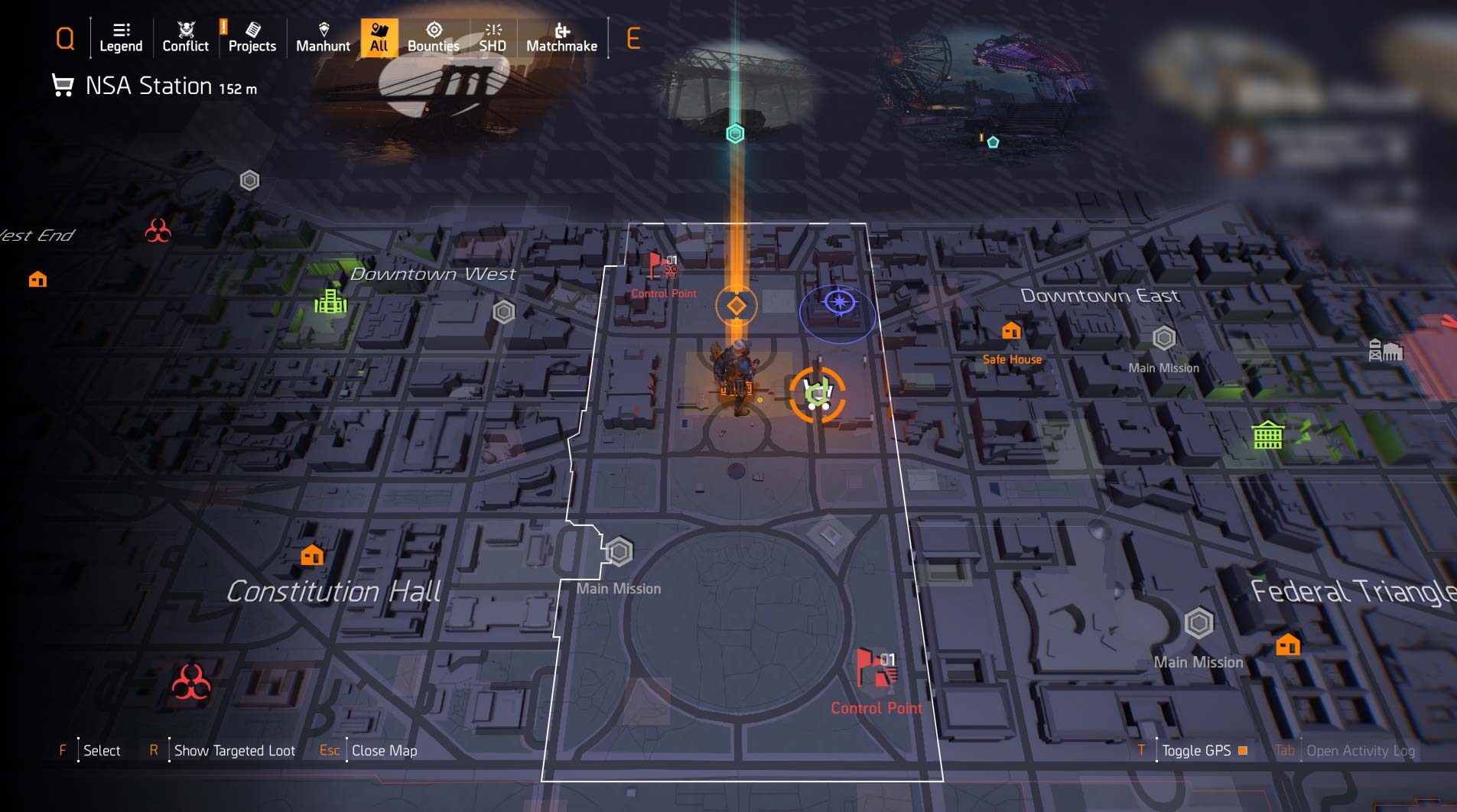
Task: Select the Main Mission hexagon below Constitution Hall
Action: point(620,551)
